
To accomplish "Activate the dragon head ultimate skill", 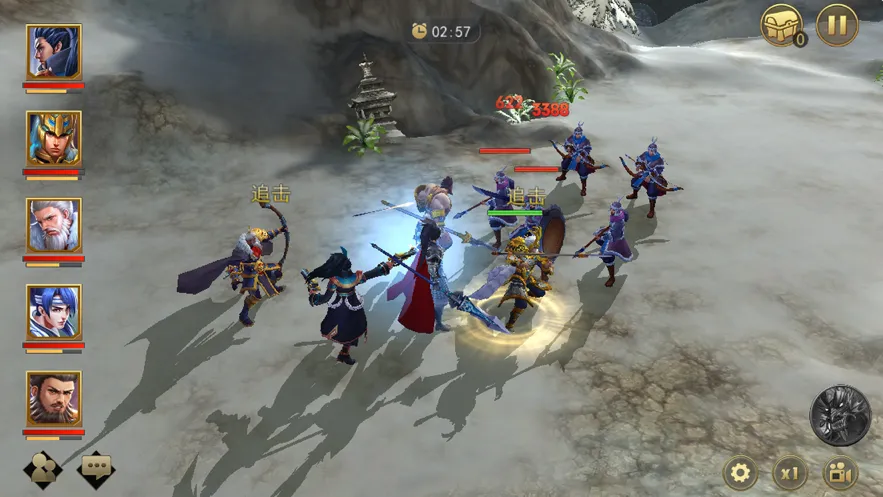I will click(x=839, y=415).
